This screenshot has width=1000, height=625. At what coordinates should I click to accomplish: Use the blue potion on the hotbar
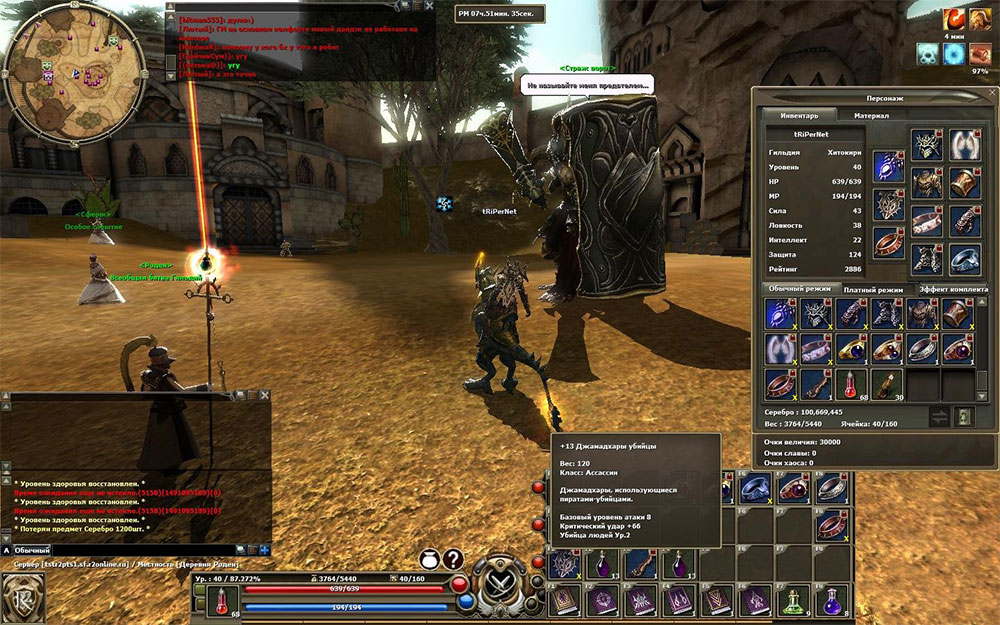(832, 600)
